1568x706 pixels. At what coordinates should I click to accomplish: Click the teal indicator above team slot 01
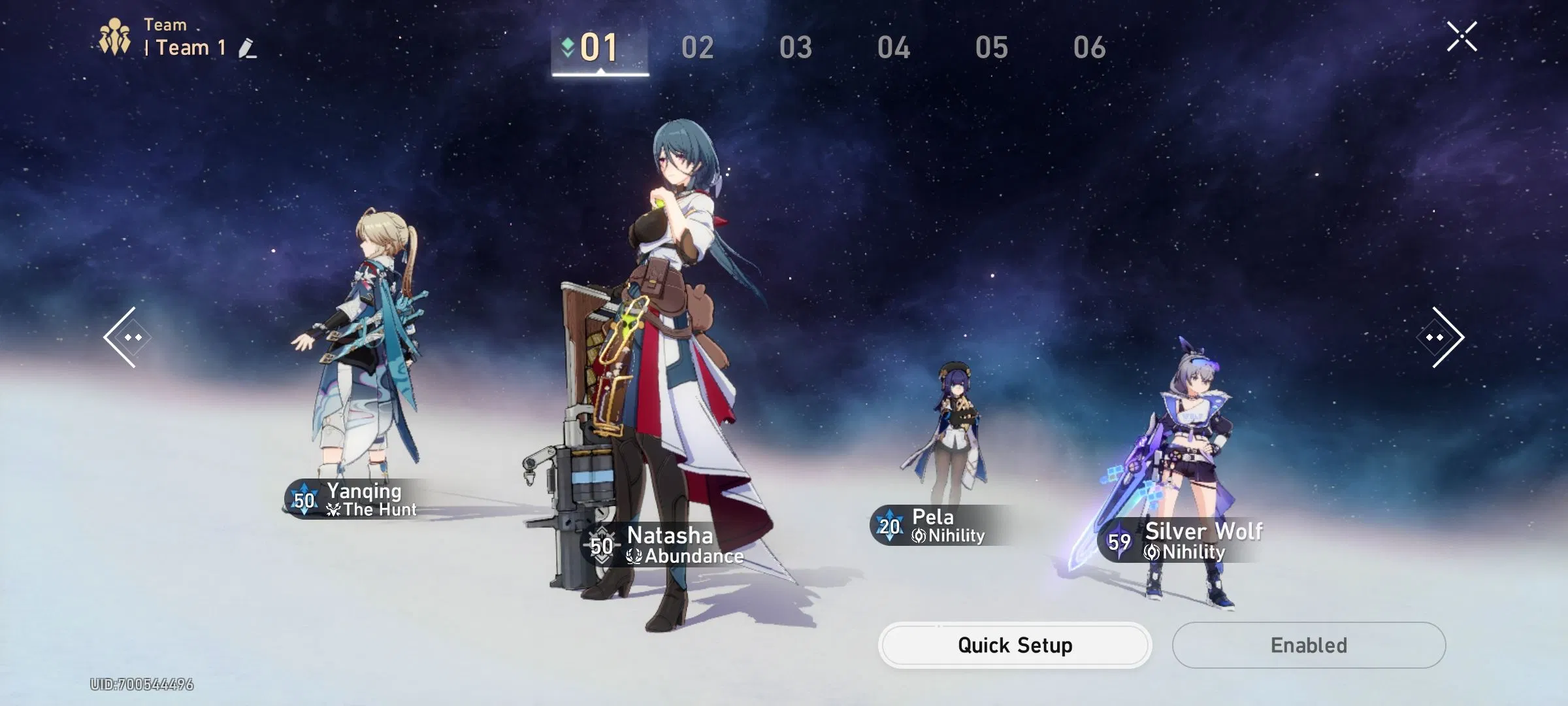[566, 44]
